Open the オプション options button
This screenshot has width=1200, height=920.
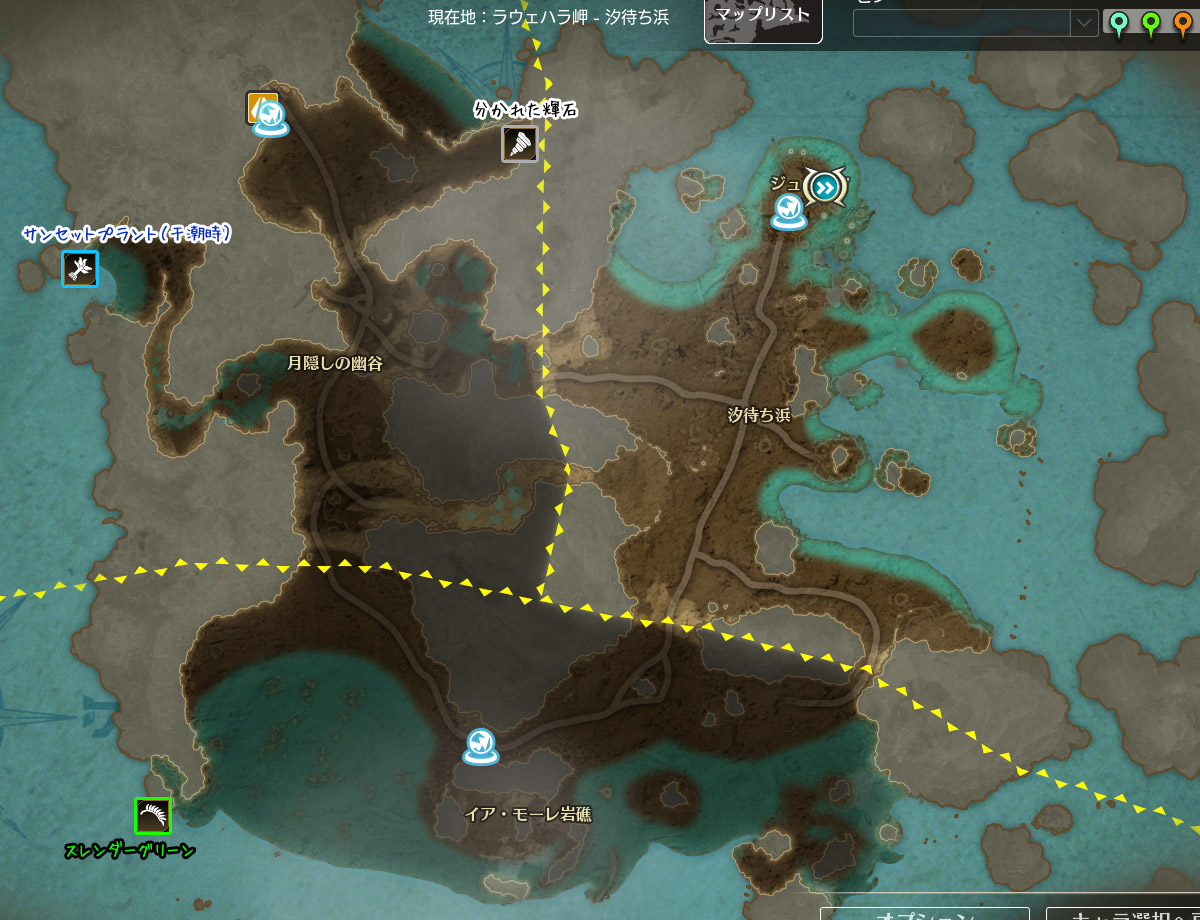coord(924,912)
